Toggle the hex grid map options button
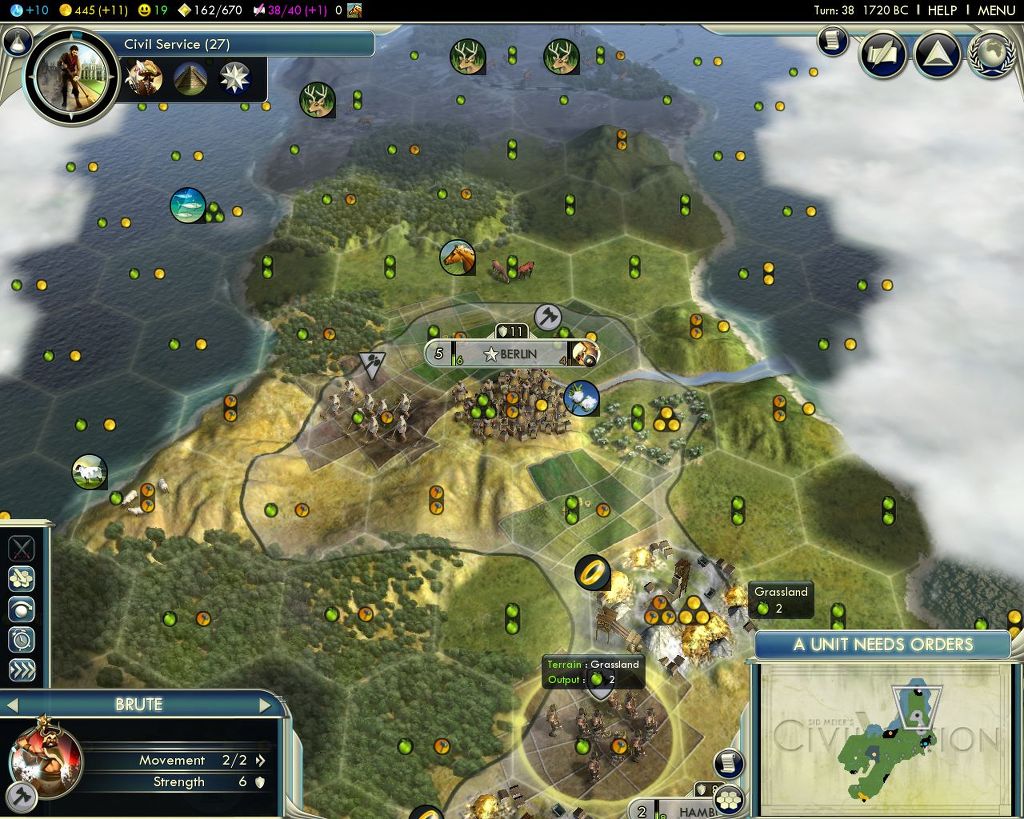The image size is (1024, 819). tap(729, 798)
